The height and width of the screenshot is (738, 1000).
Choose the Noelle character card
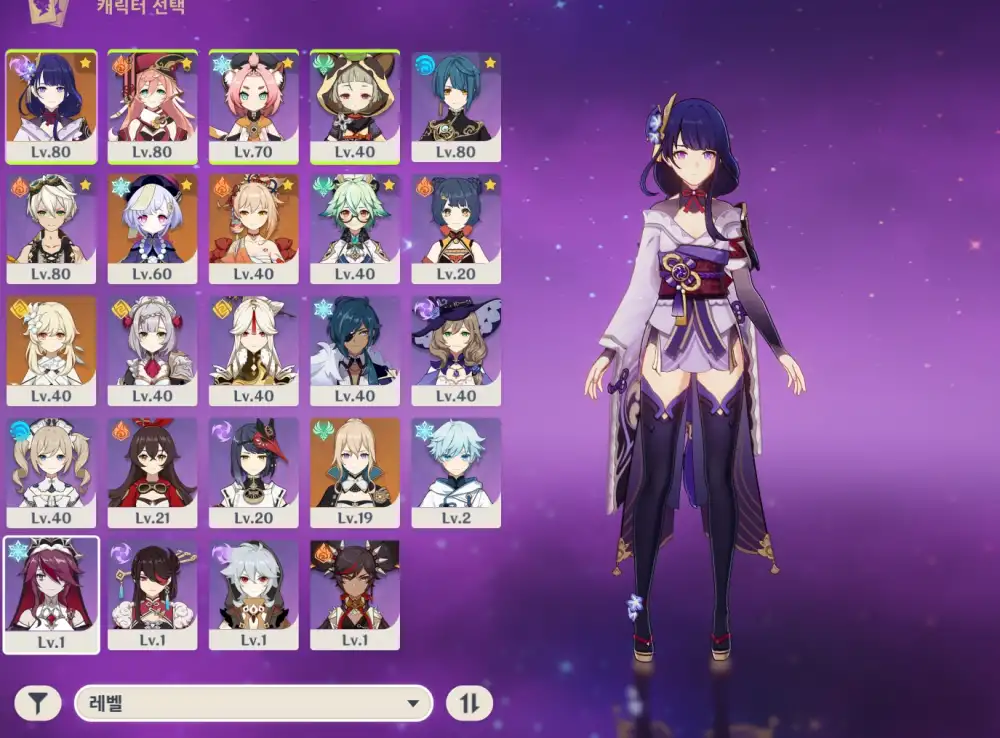click(152, 350)
